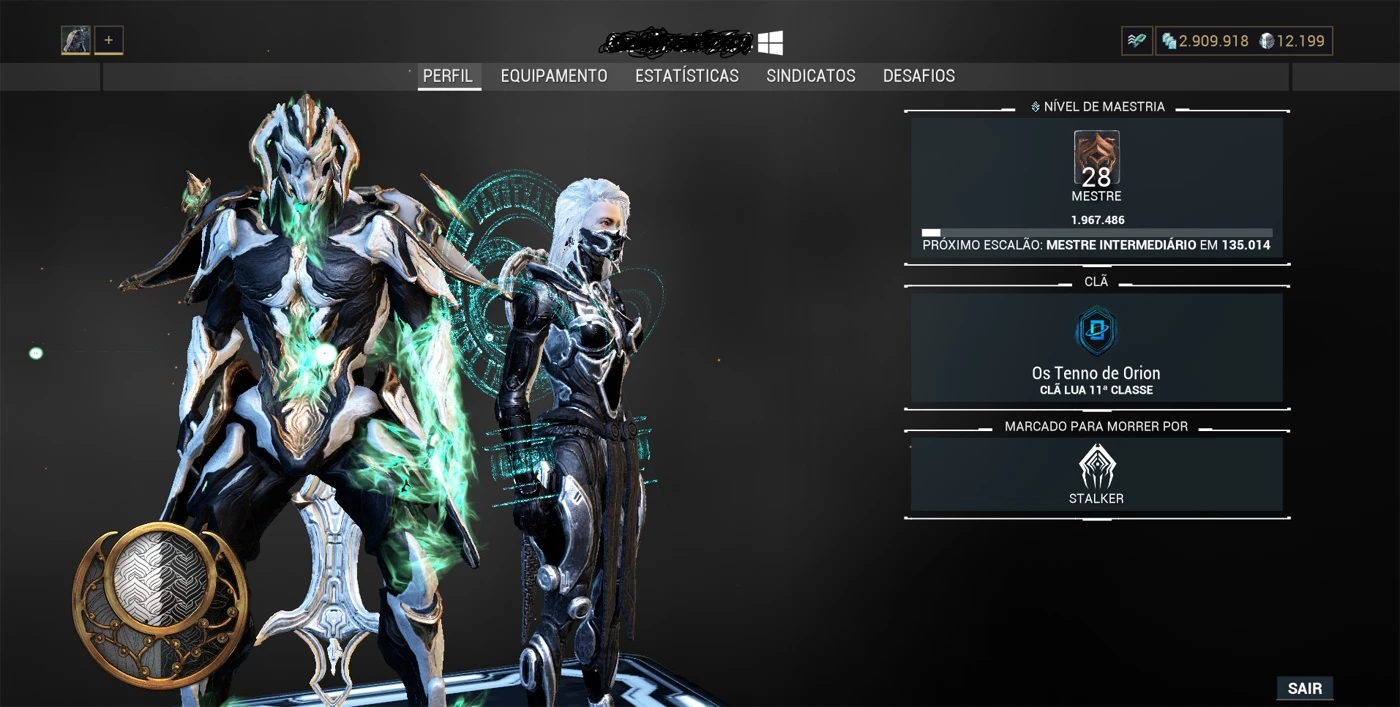
Task: Show the Desafios tab
Action: (x=918, y=76)
